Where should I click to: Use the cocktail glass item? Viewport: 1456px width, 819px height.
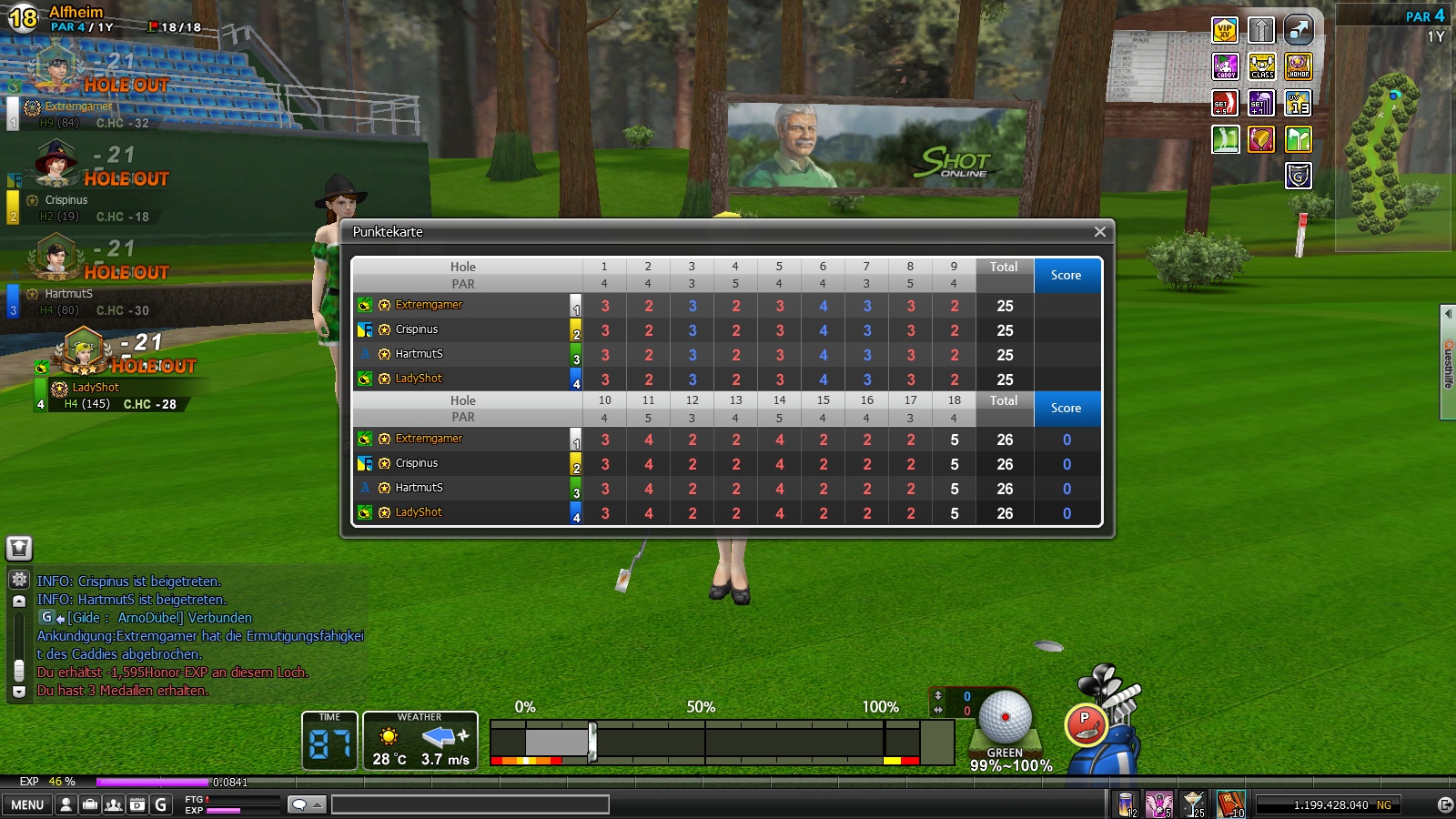[x=1193, y=804]
